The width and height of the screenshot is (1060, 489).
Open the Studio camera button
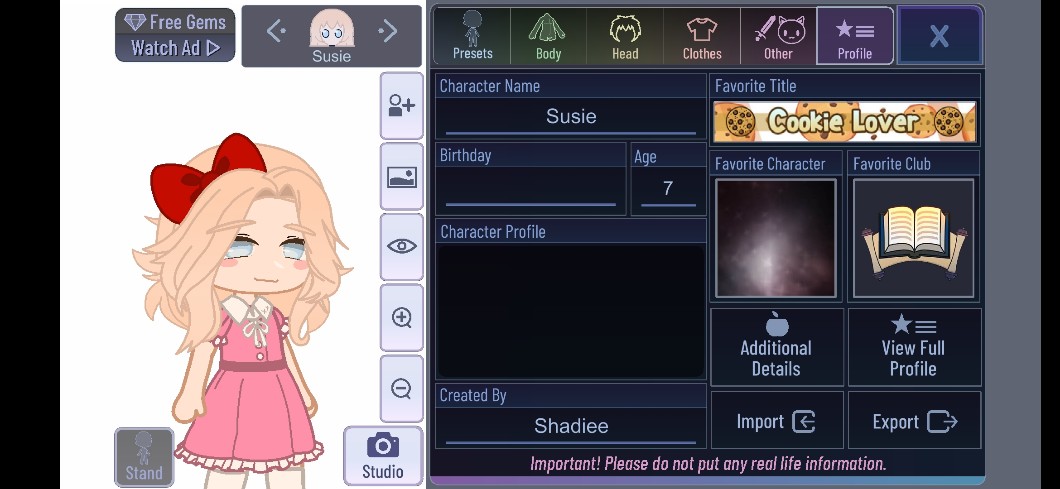pyautogui.click(x=382, y=456)
